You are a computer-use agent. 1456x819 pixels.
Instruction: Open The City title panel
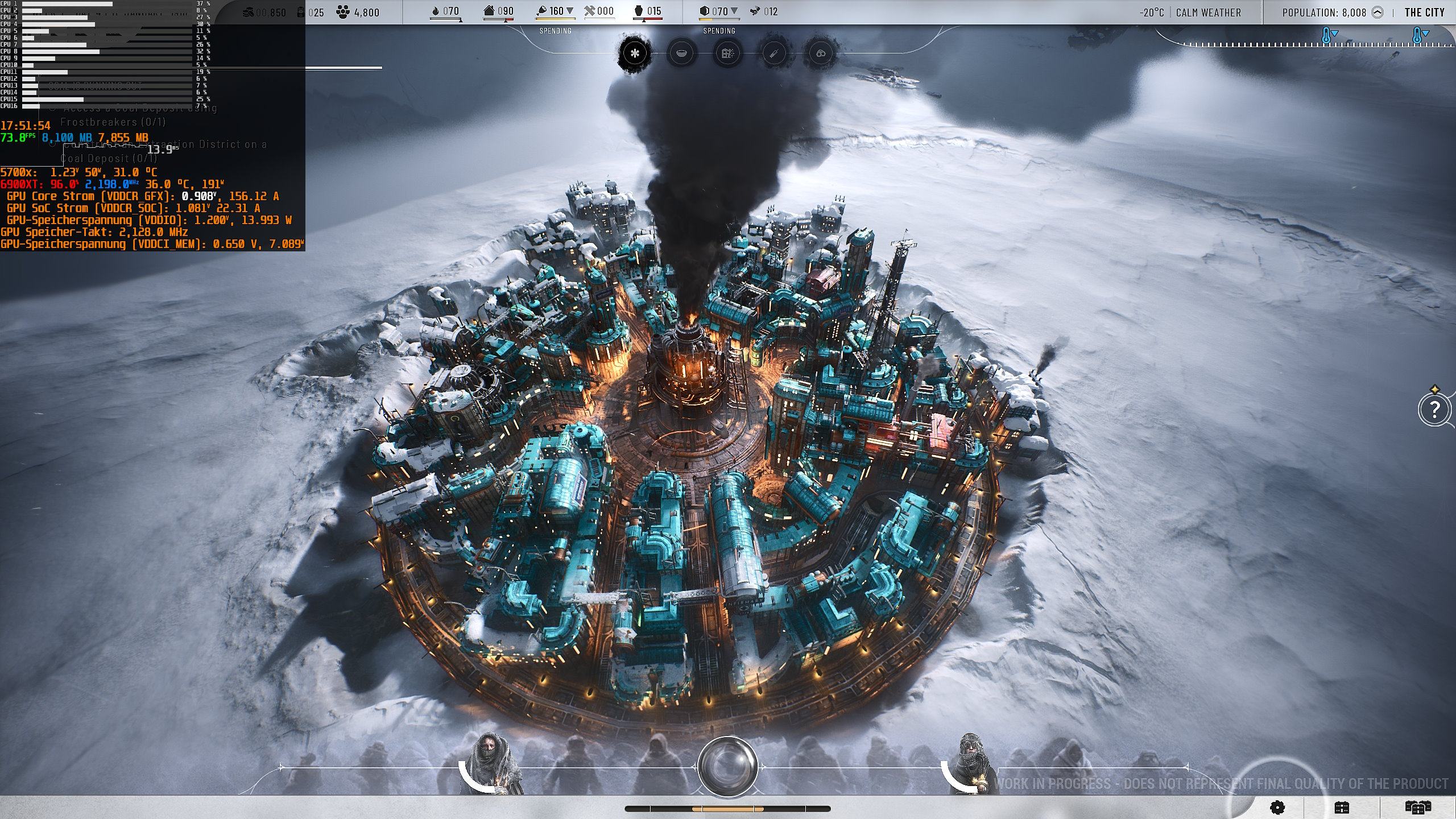click(x=1424, y=13)
